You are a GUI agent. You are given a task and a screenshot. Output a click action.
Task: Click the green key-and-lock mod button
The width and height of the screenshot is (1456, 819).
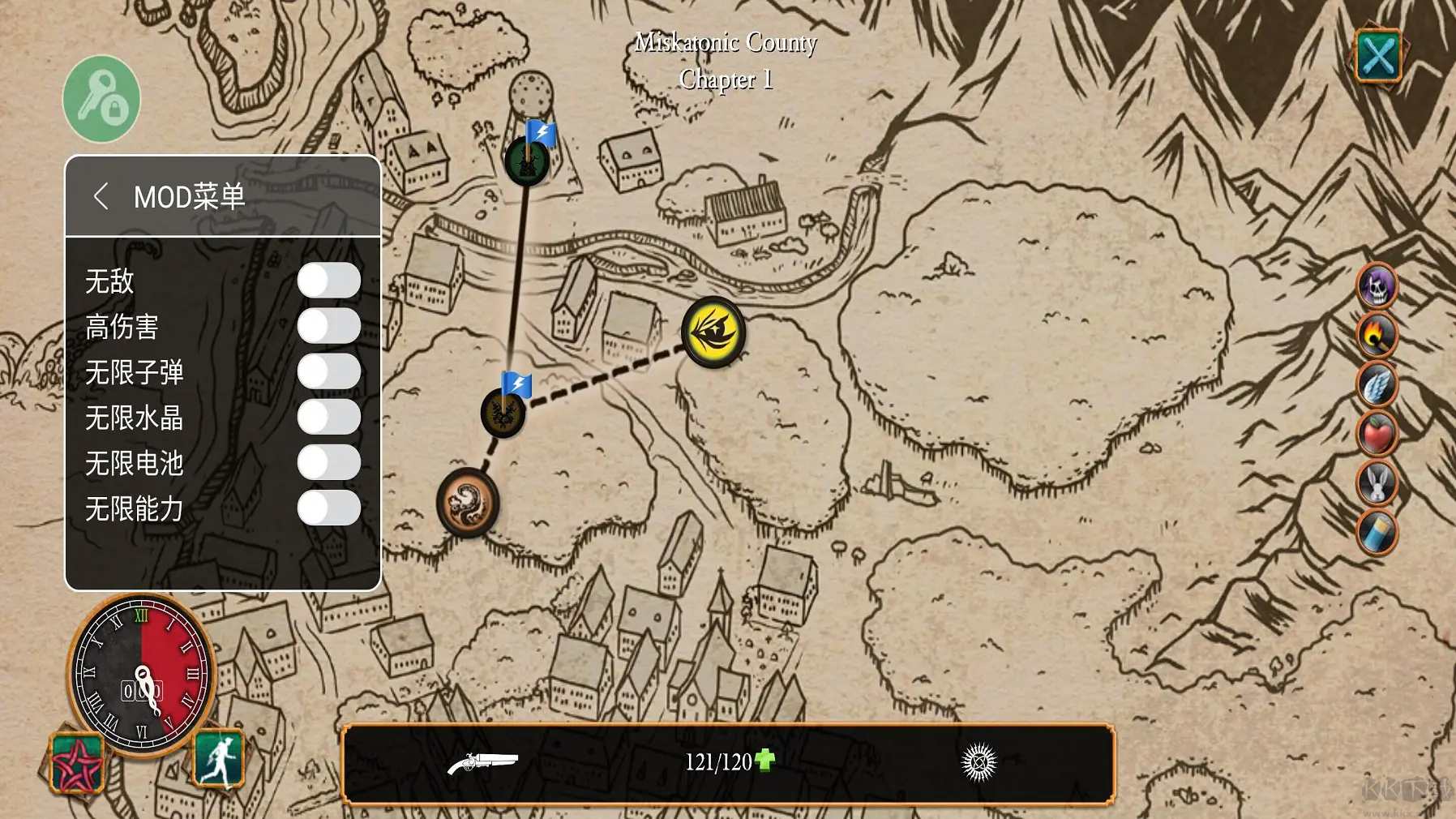pos(102,99)
